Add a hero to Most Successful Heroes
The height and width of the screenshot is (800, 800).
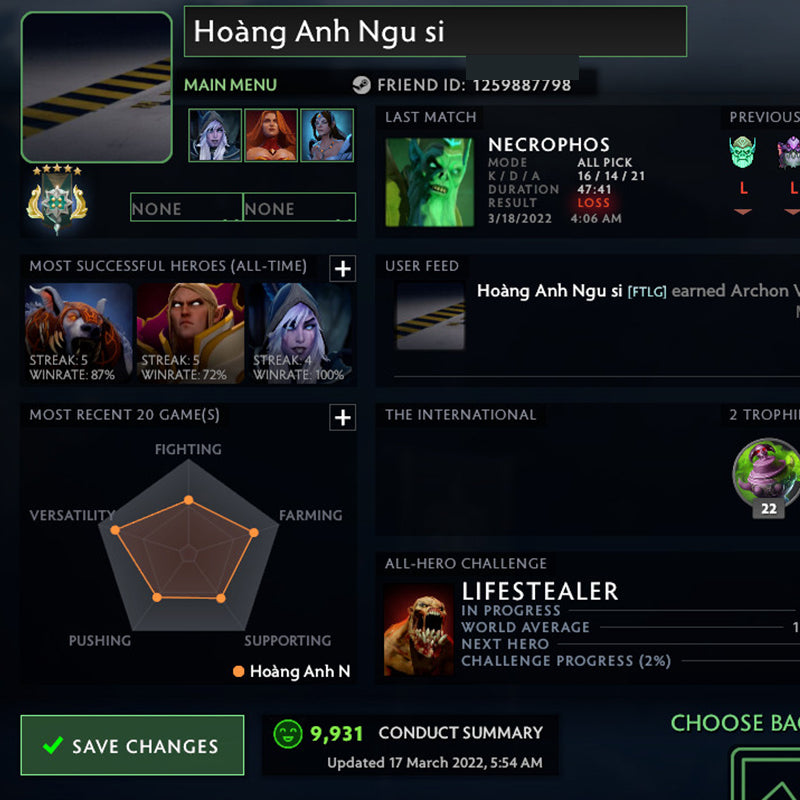tap(343, 268)
